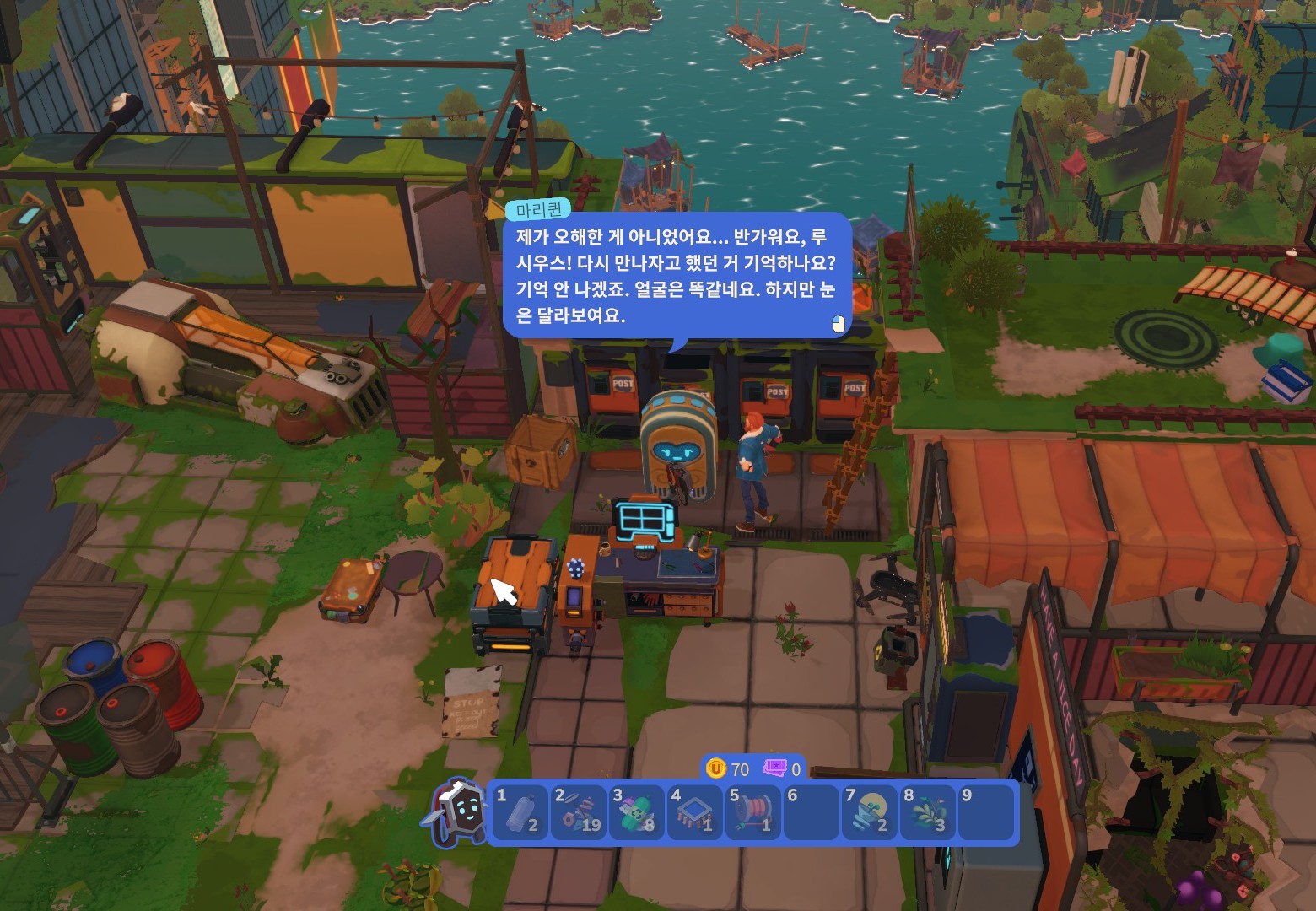Select the microchip in slot 4
1316x911 pixels.
[693, 812]
